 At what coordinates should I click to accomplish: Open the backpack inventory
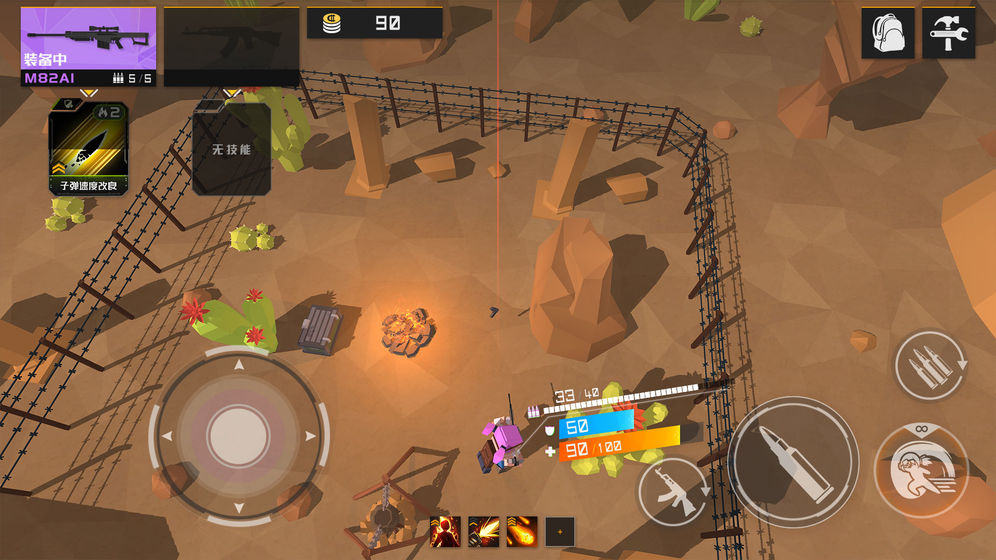pyautogui.click(x=888, y=34)
